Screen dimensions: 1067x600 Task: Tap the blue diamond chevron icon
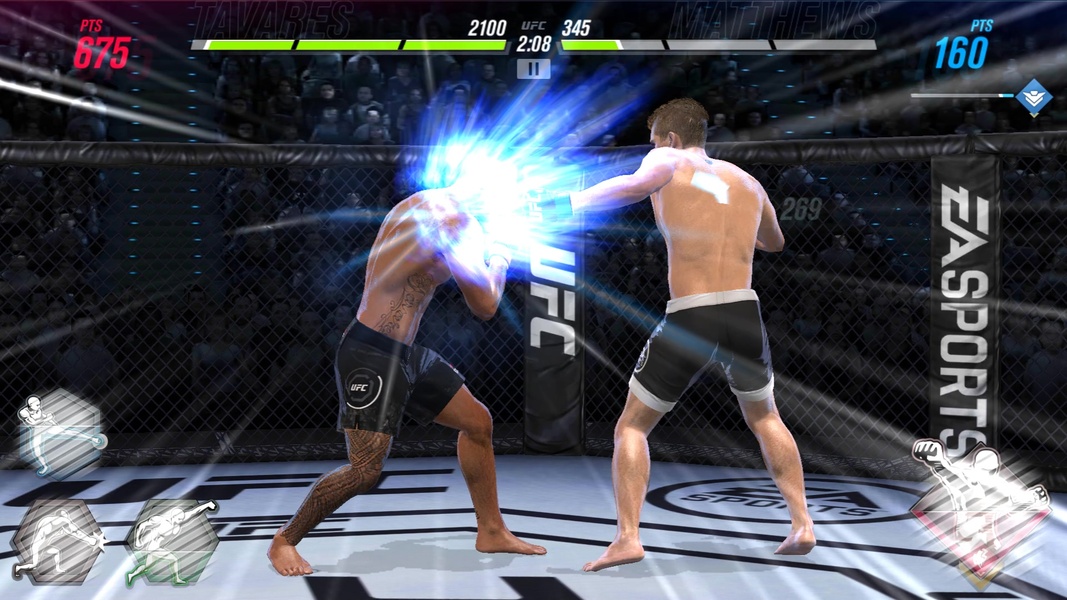(x=1033, y=96)
